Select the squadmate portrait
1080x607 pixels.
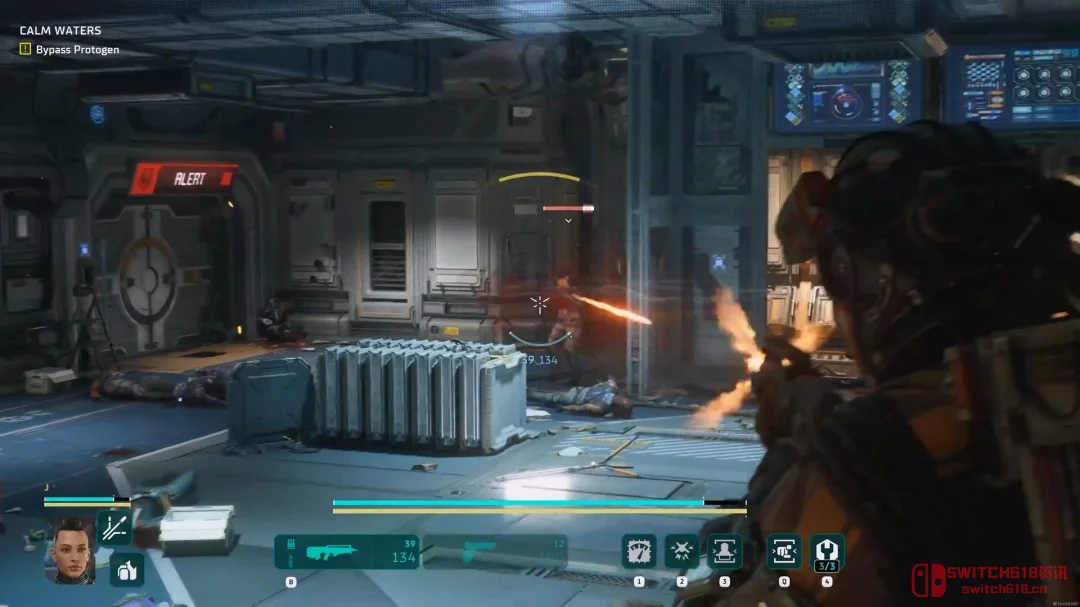tap(70, 549)
